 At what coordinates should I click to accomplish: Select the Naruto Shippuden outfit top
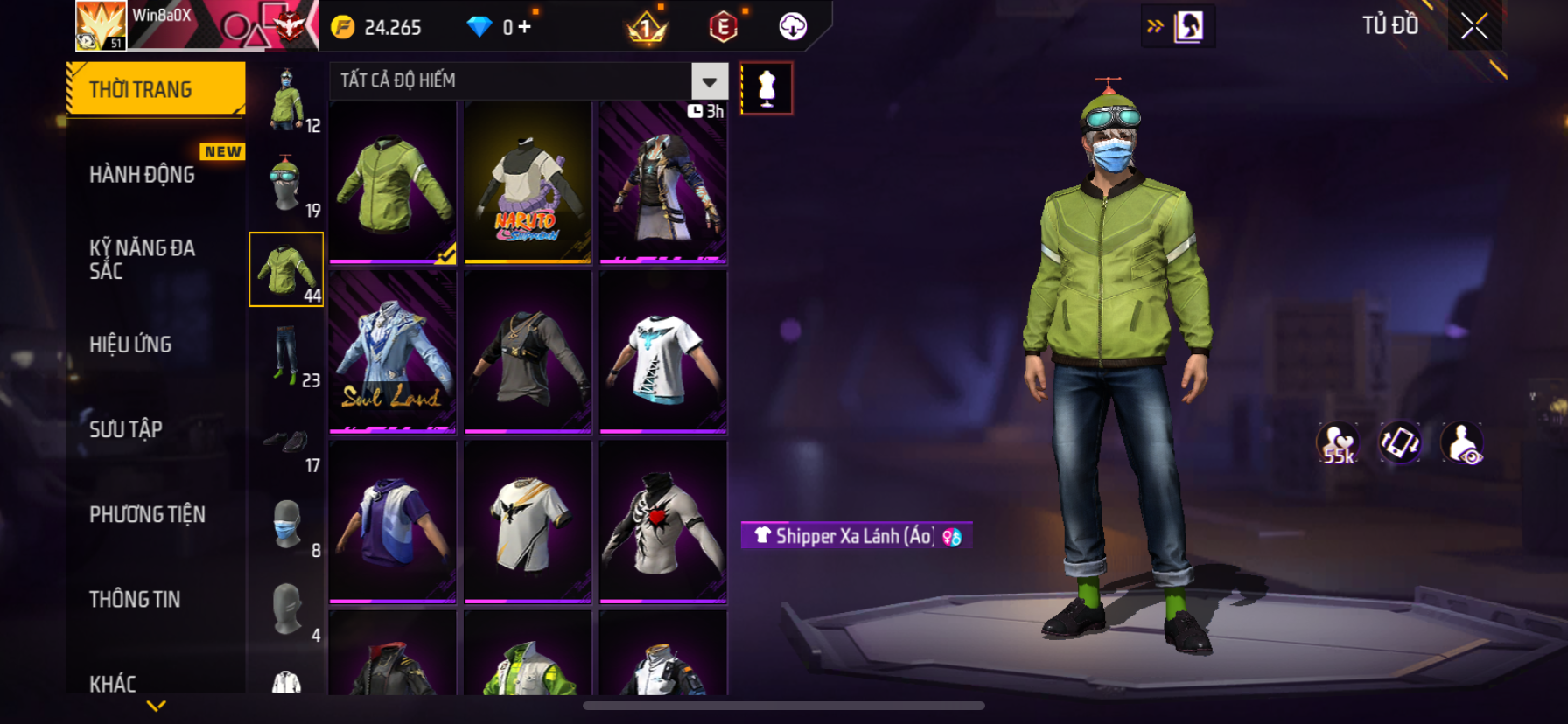pos(528,182)
